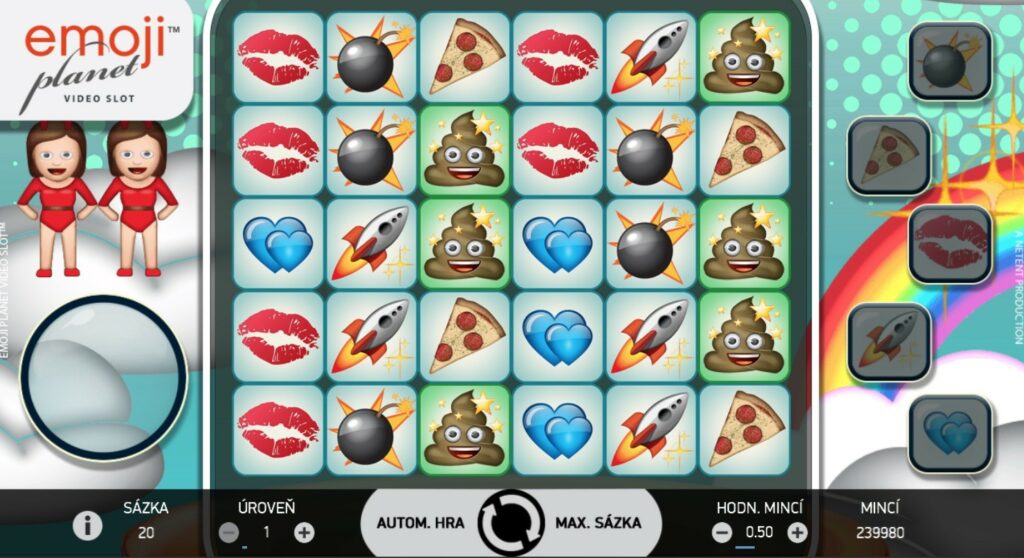The width and height of the screenshot is (1024, 558).
Task: Increase the bet level (ÚROVEŇ)
Action: [304, 532]
